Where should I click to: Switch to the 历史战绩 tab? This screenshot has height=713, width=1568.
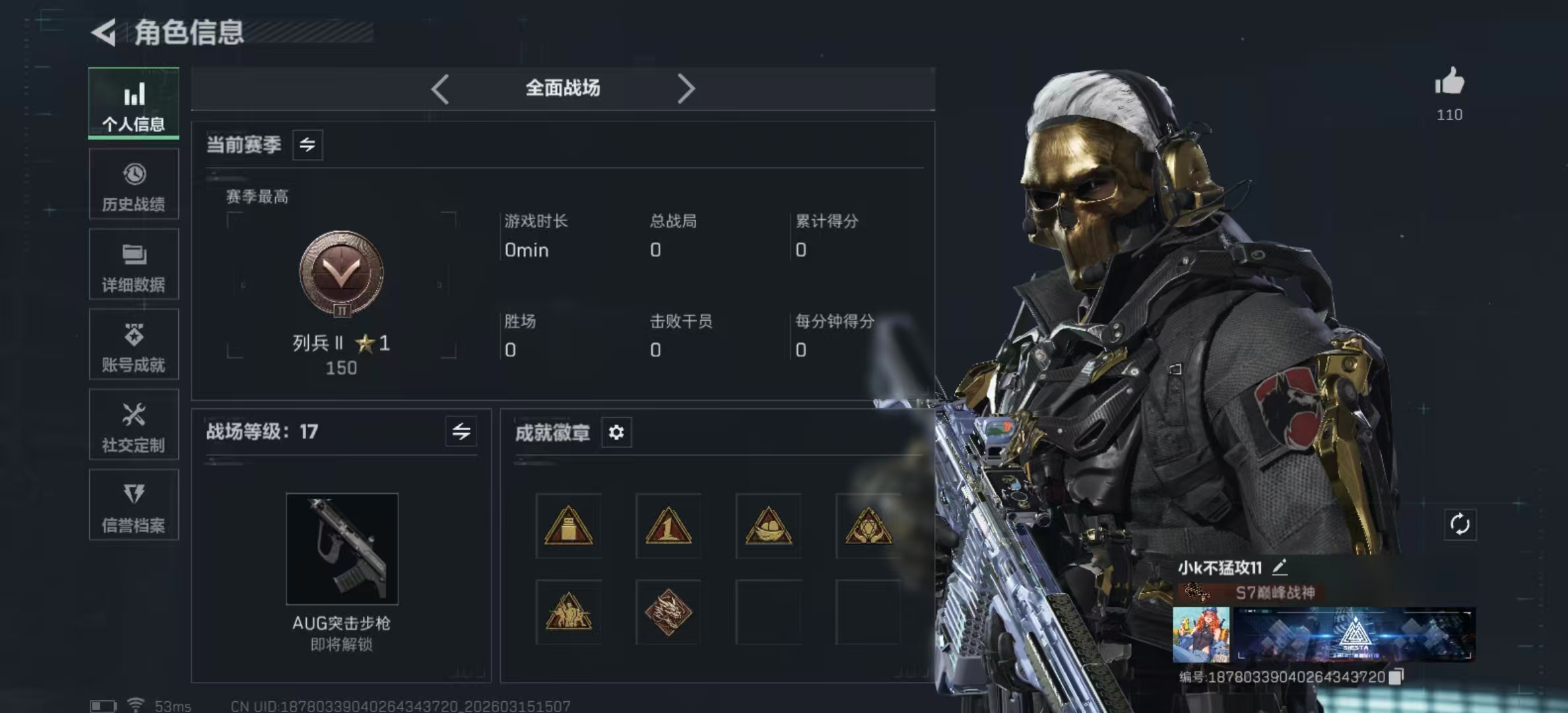click(x=133, y=184)
